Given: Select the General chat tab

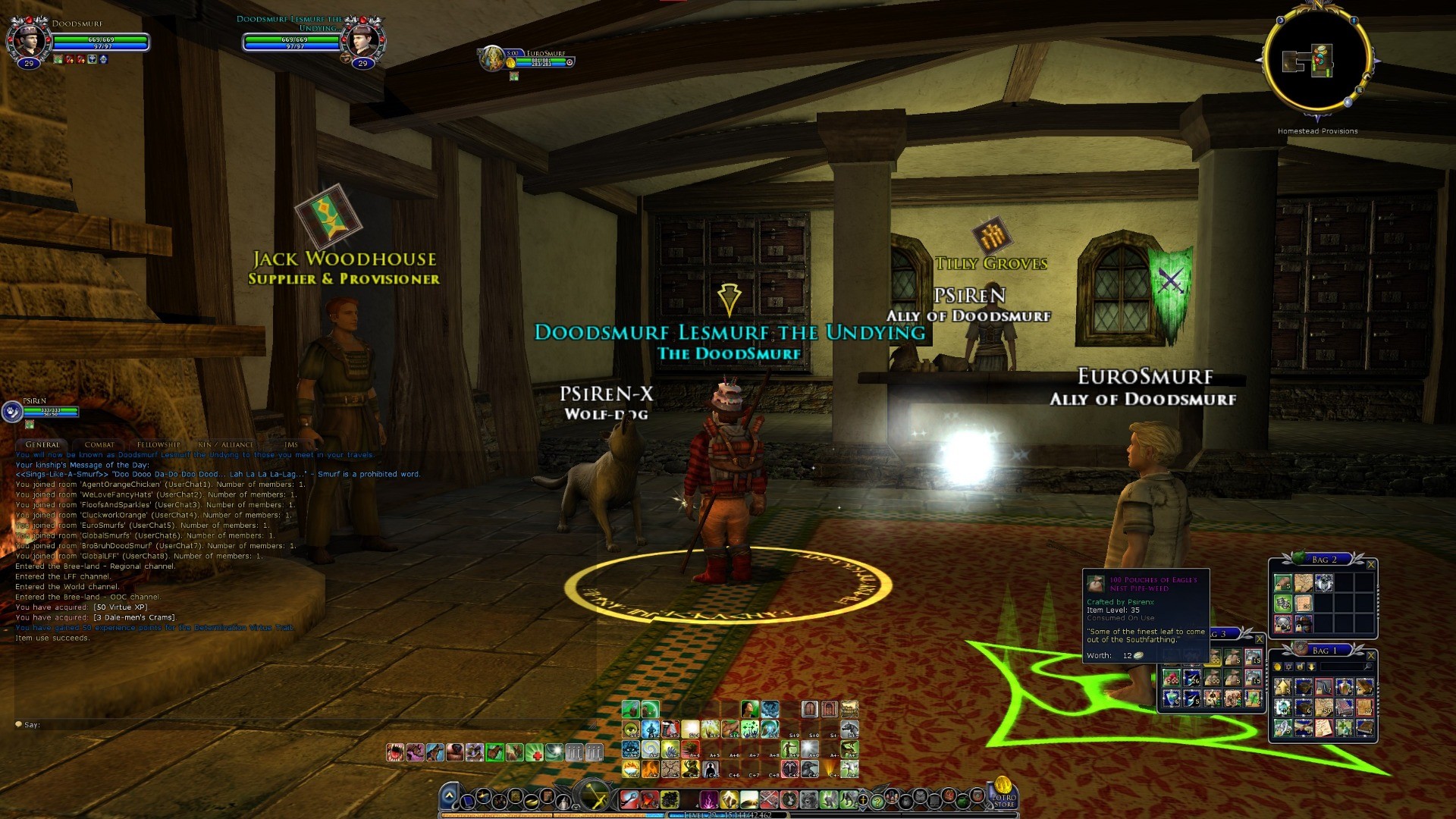Looking at the screenshot, I should click(42, 444).
